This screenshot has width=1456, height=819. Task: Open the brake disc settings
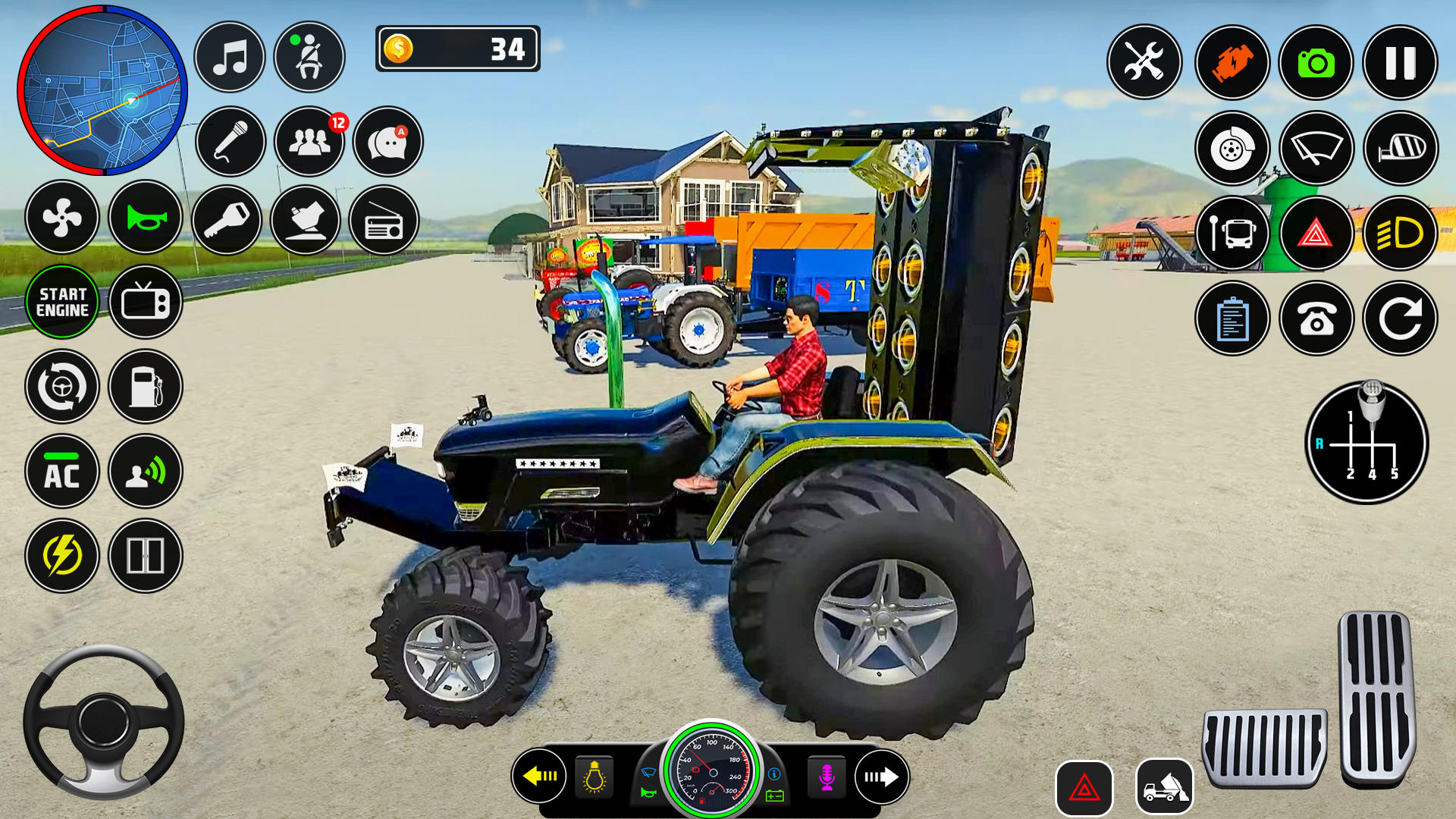1232,149
